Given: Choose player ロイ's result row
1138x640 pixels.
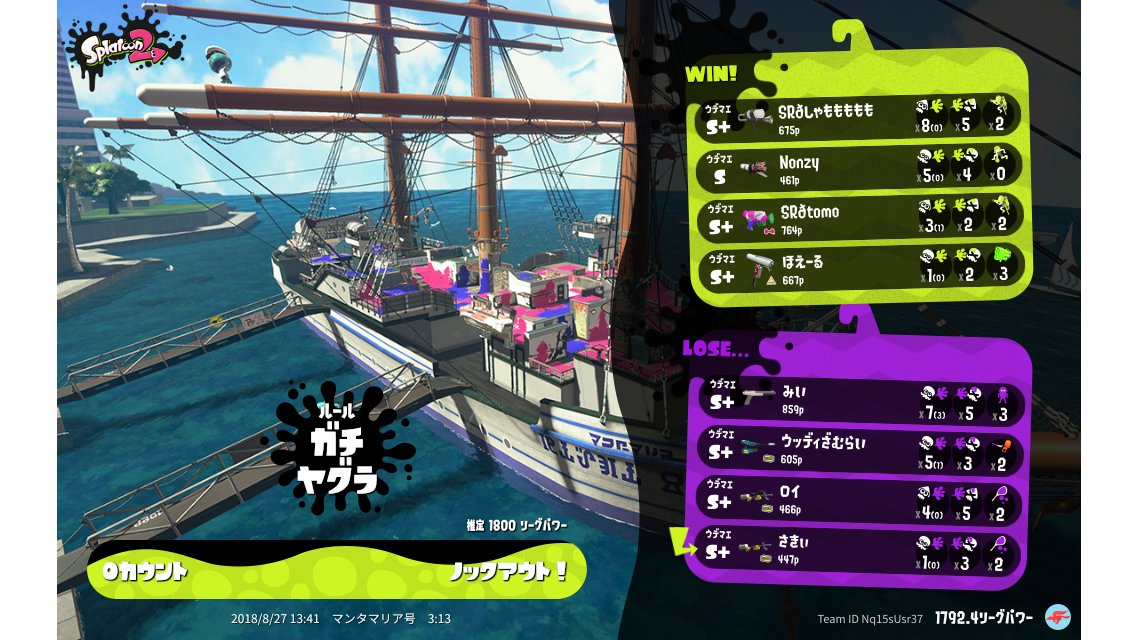Looking at the screenshot, I should coord(860,501).
